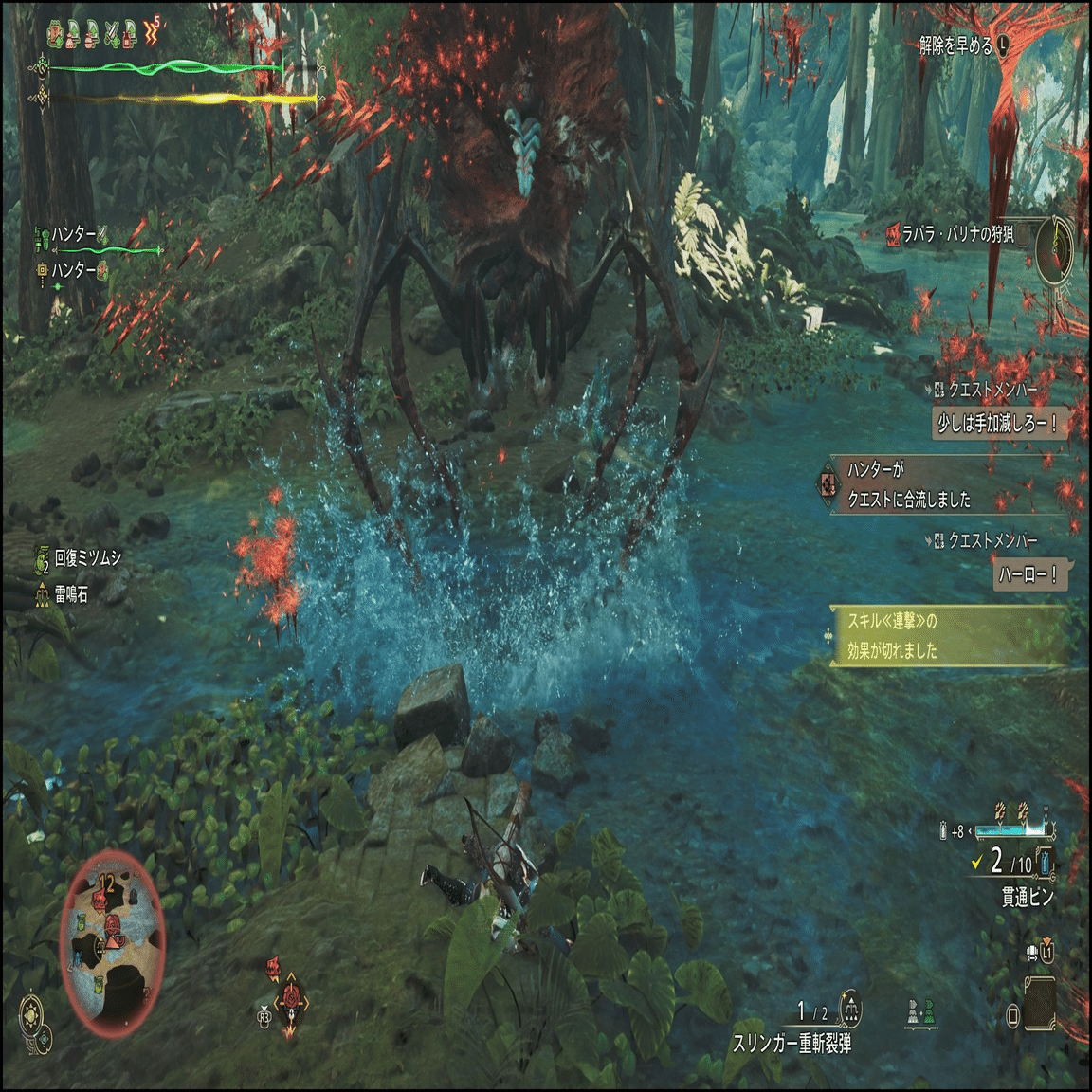This screenshot has width=1092, height=1092.
Task: Click the スキル《連撃》の効果が切れました notification
Action: click(893, 635)
